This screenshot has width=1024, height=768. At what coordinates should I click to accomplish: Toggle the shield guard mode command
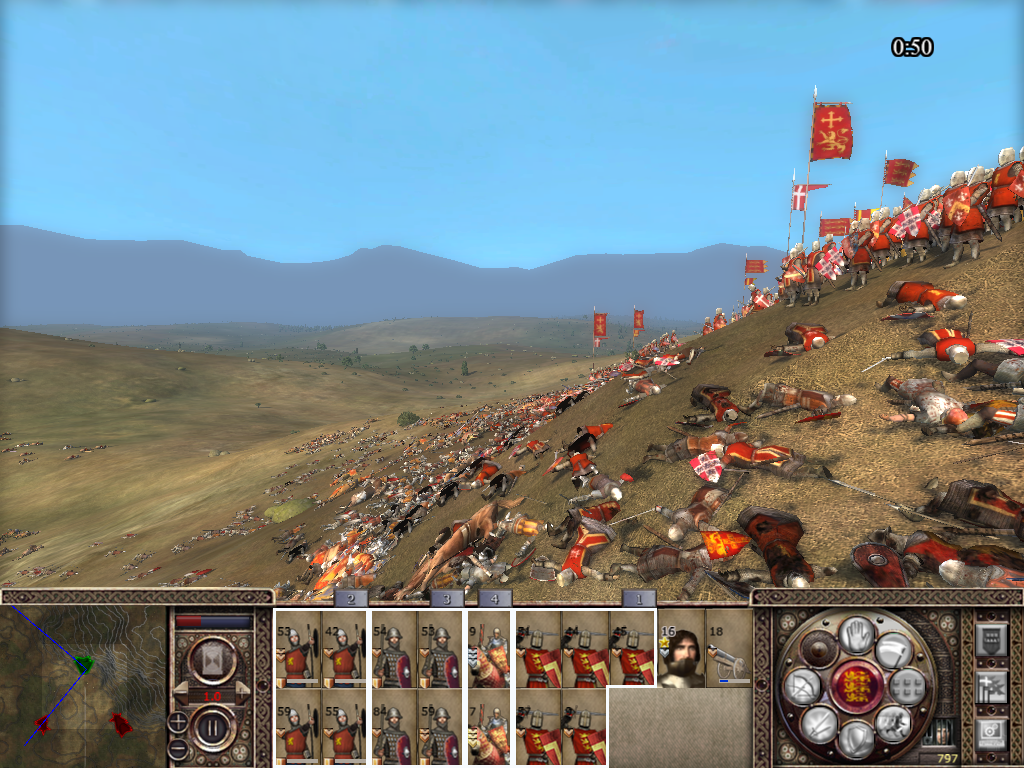click(855, 738)
